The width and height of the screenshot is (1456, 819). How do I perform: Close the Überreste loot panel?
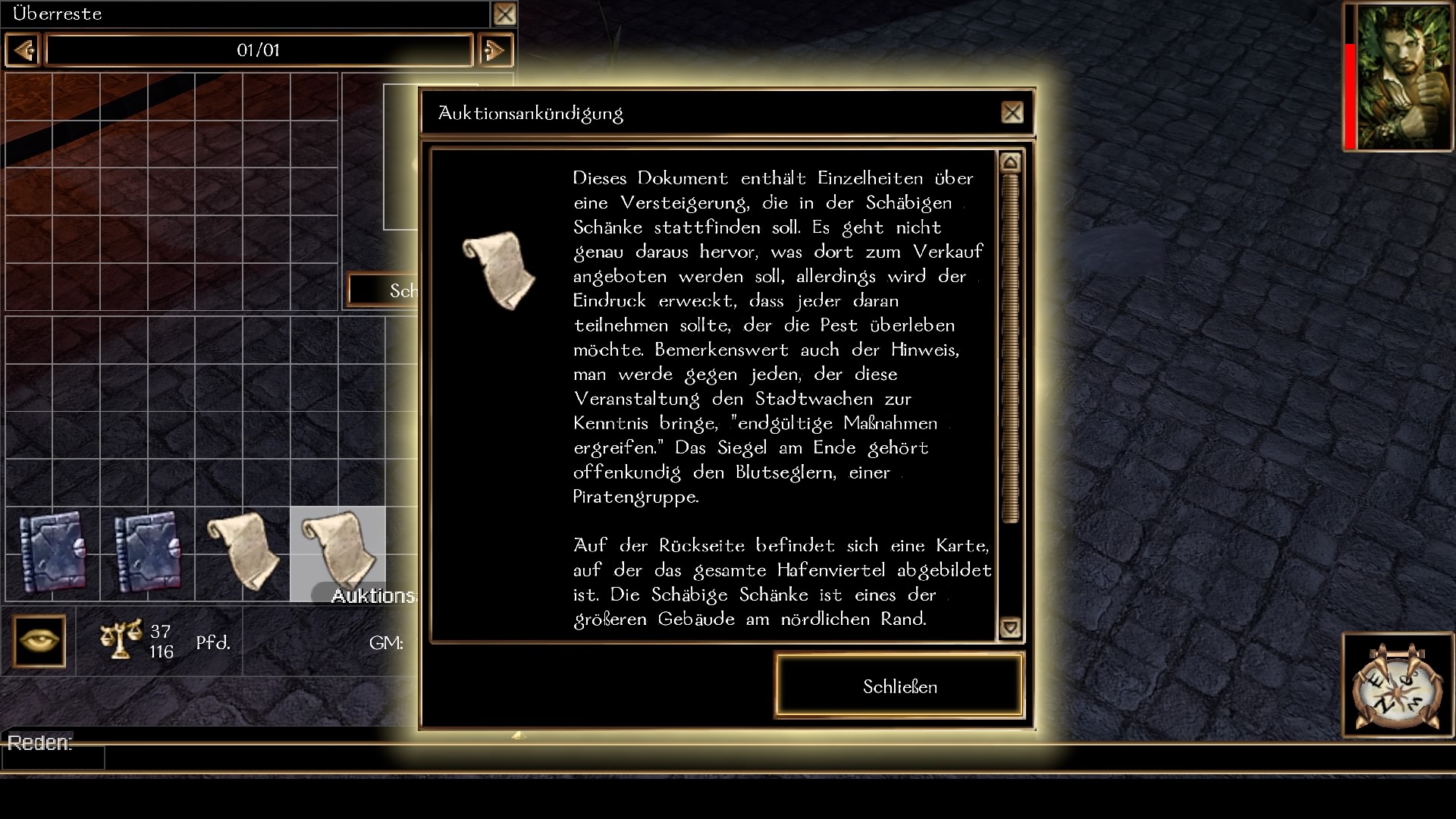(504, 14)
